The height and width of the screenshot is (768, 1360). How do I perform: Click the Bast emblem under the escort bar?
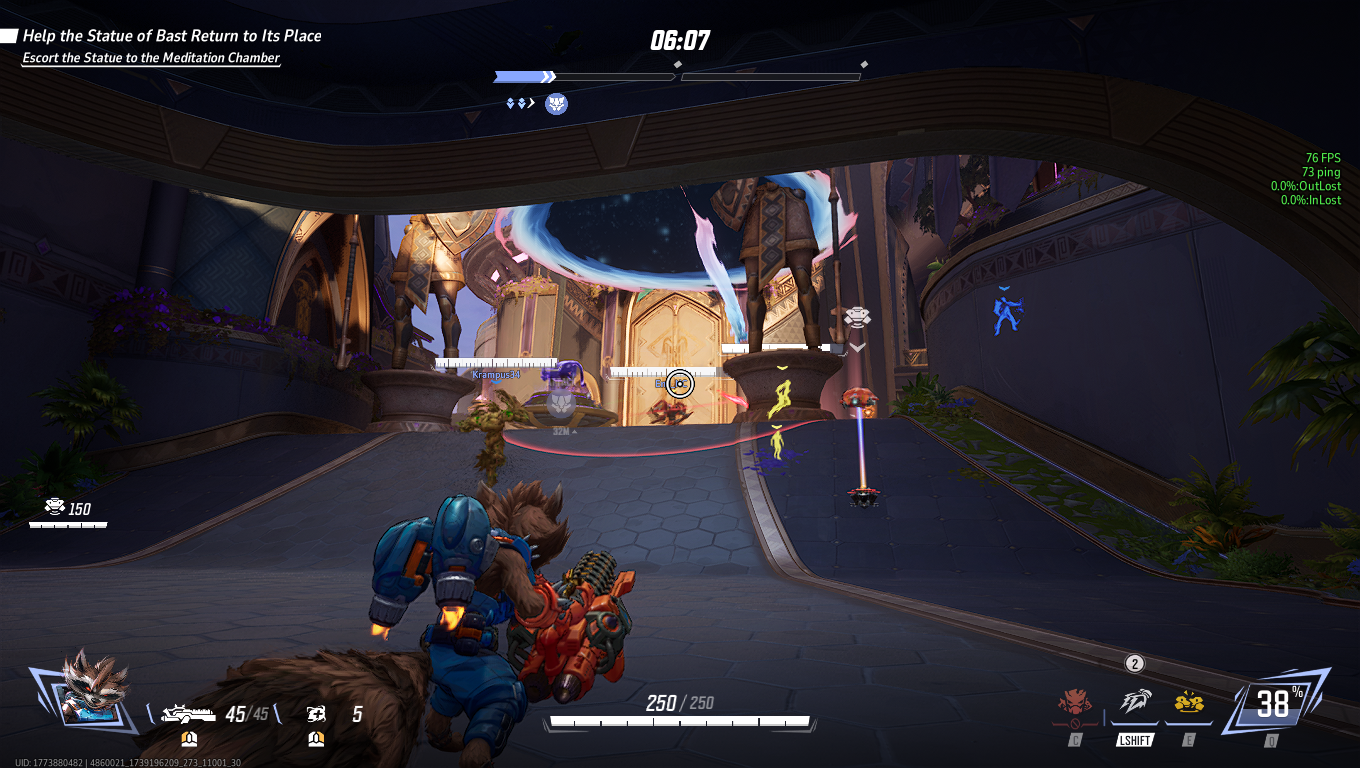click(x=554, y=103)
